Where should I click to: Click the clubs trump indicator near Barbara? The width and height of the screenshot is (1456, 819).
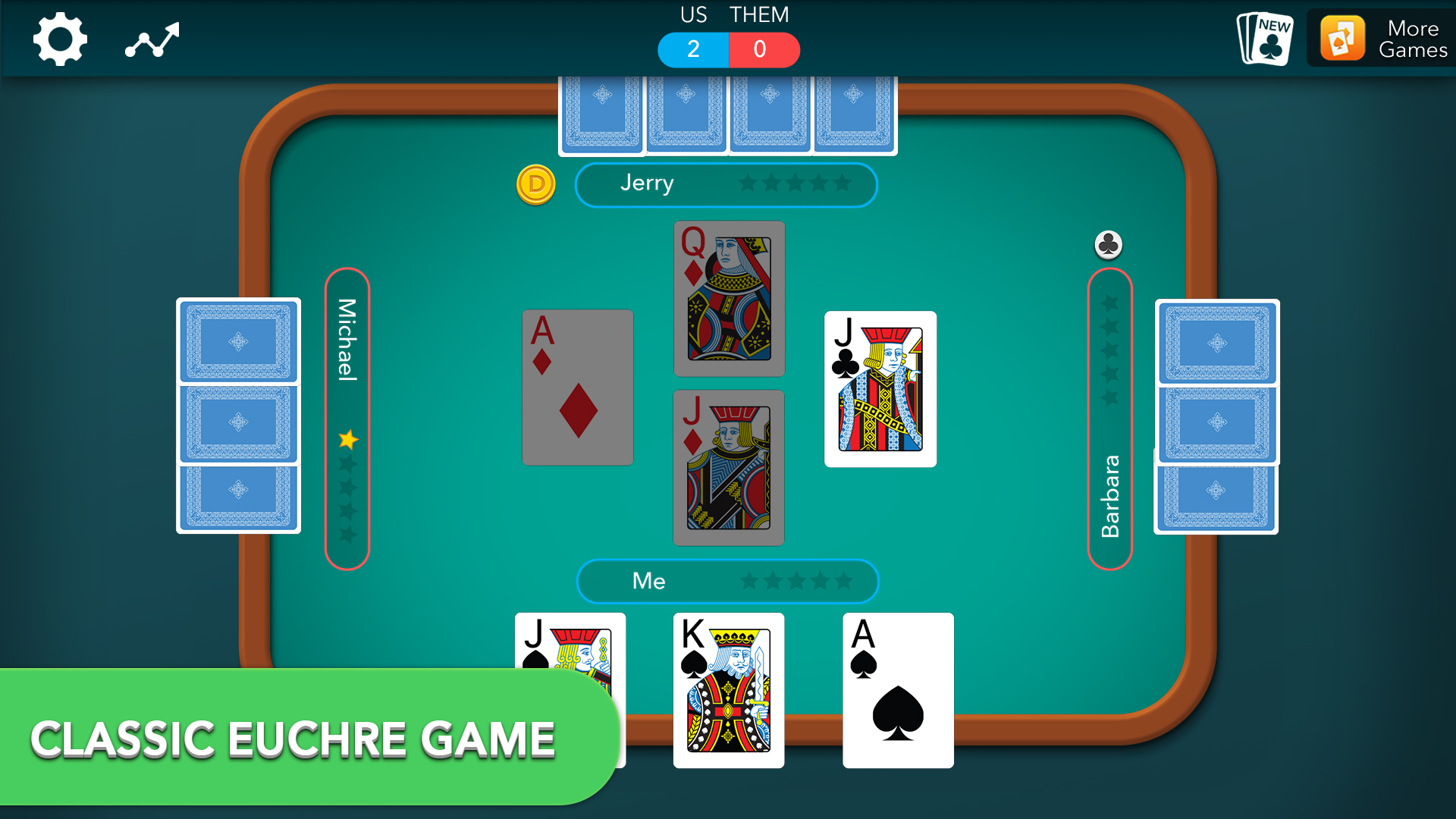1109,244
